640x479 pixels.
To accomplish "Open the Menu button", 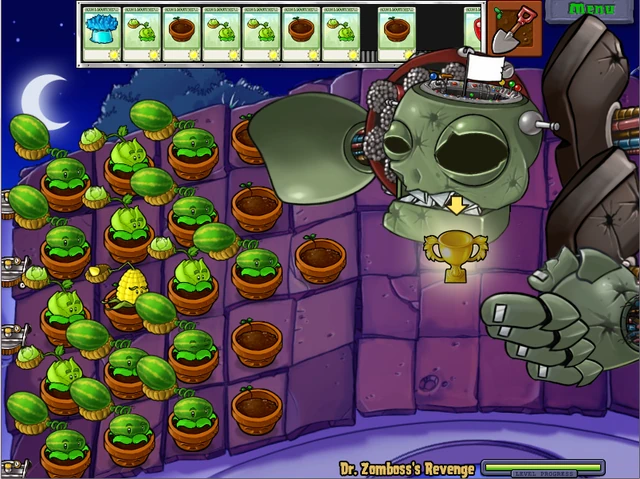I will click(591, 10).
